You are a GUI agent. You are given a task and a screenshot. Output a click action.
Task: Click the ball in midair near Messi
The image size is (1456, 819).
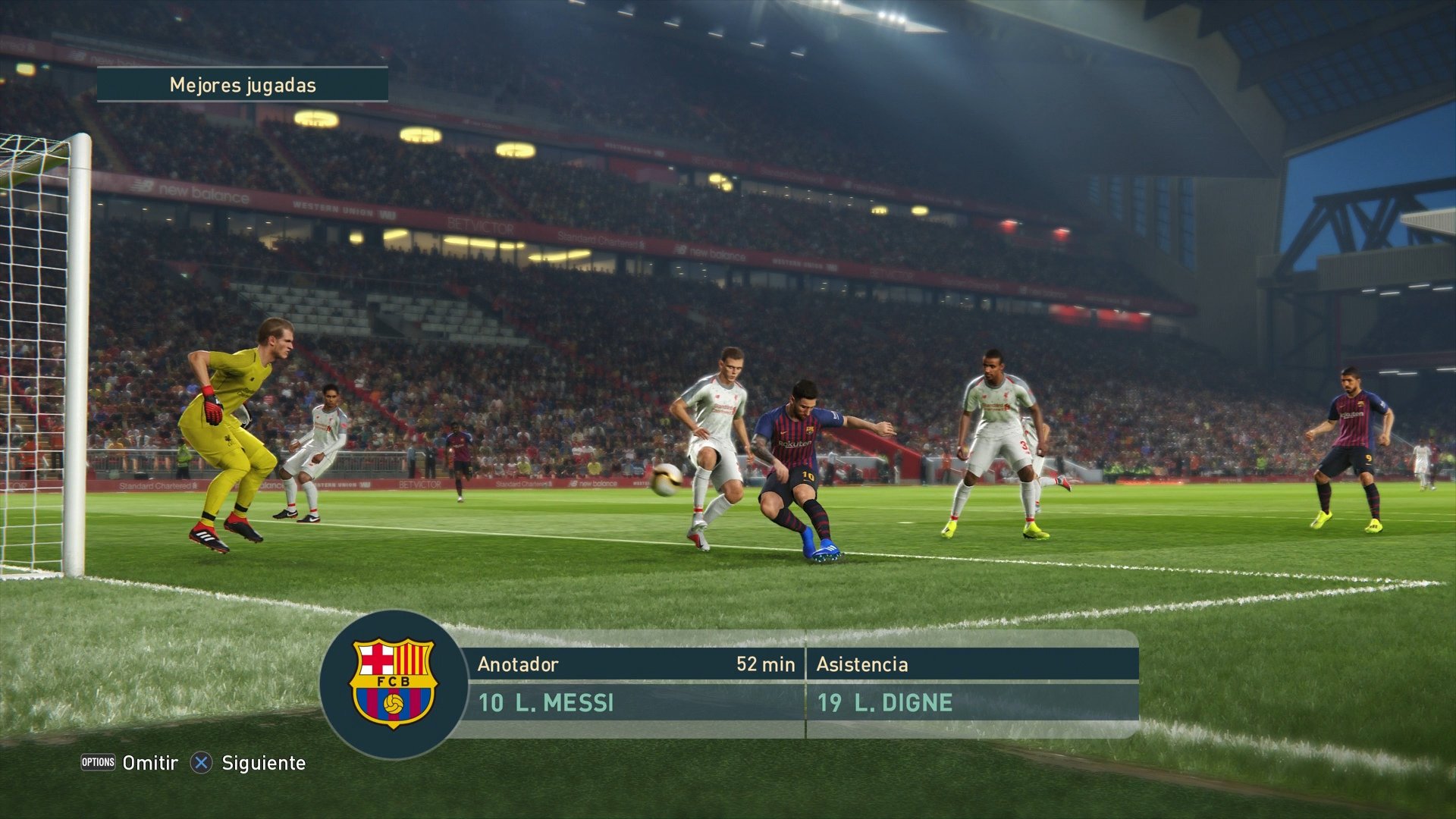pyautogui.click(x=667, y=480)
